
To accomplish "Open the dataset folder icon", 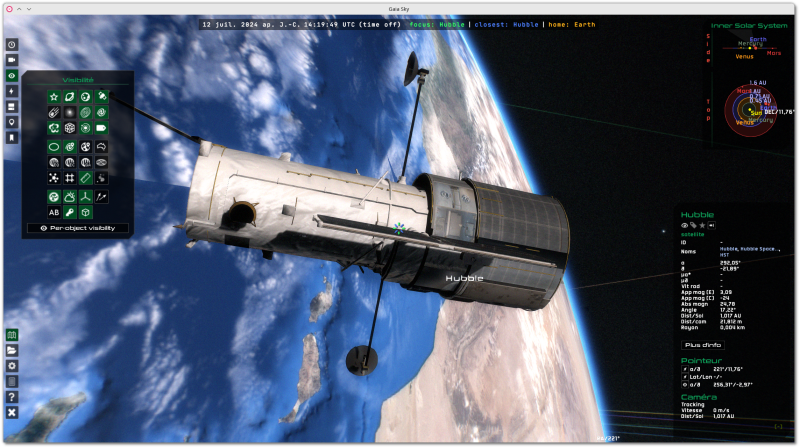I will tap(12, 351).
